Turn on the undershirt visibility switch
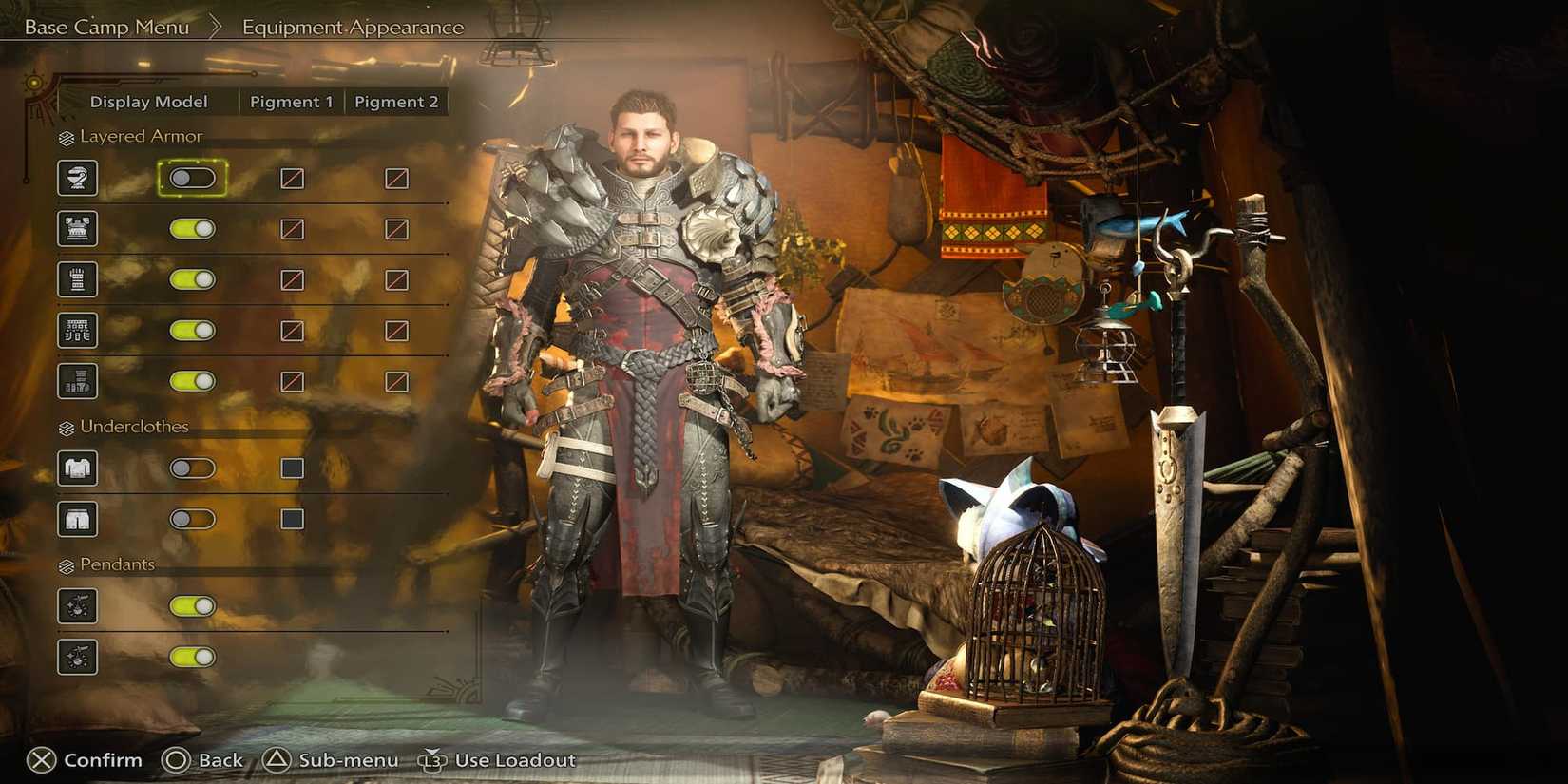 click(x=193, y=468)
